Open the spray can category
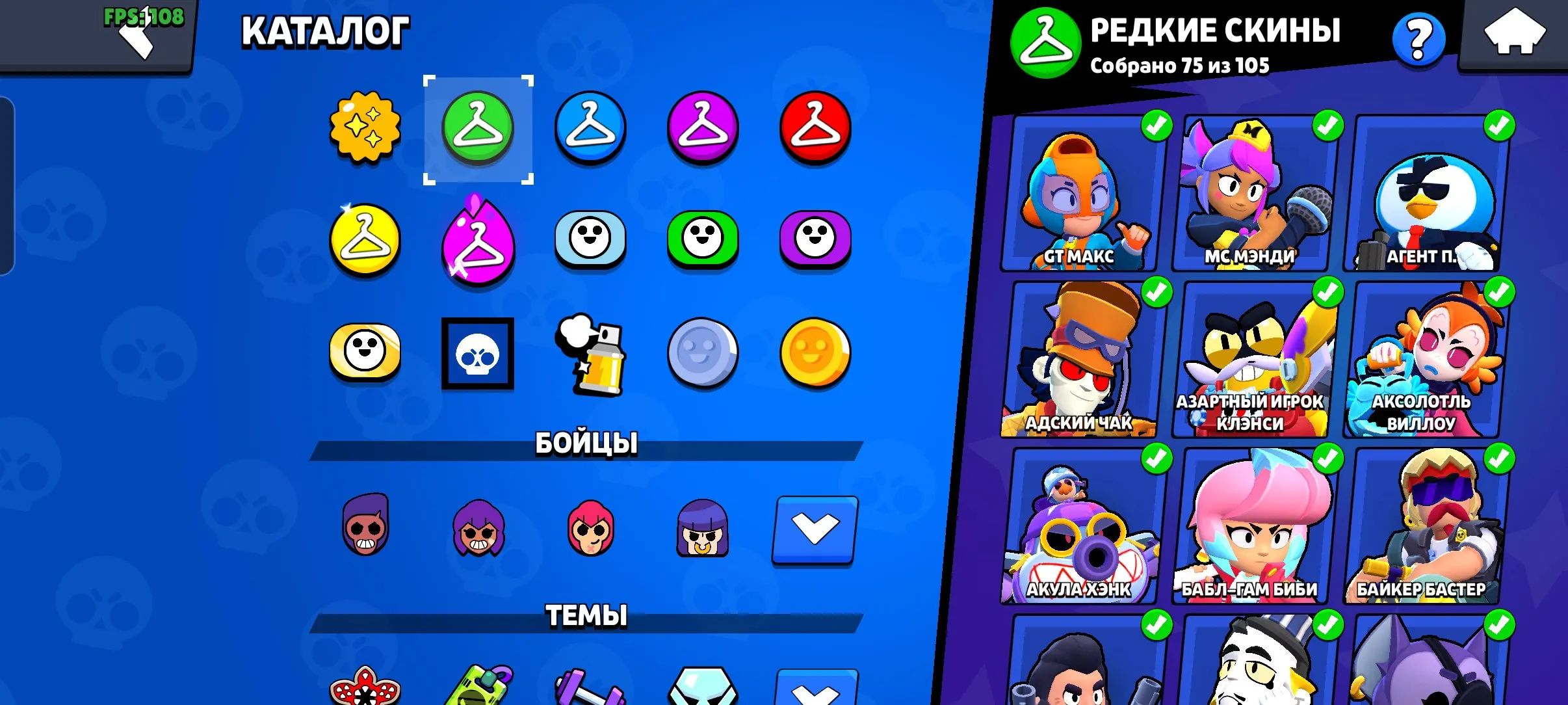 (590, 354)
